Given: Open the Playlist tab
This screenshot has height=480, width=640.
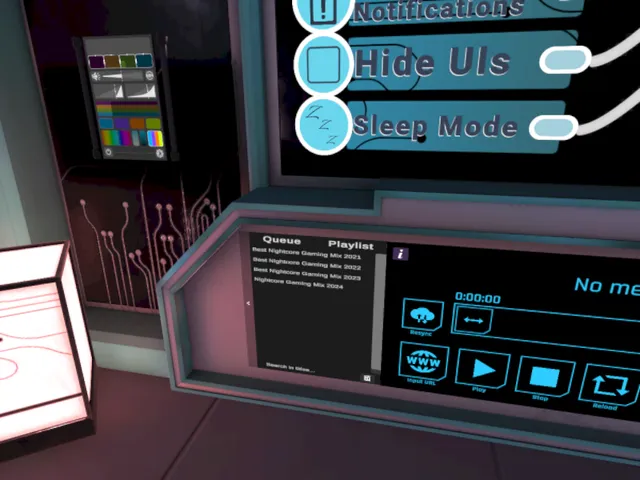Looking at the screenshot, I should click(x=350, y=245).
